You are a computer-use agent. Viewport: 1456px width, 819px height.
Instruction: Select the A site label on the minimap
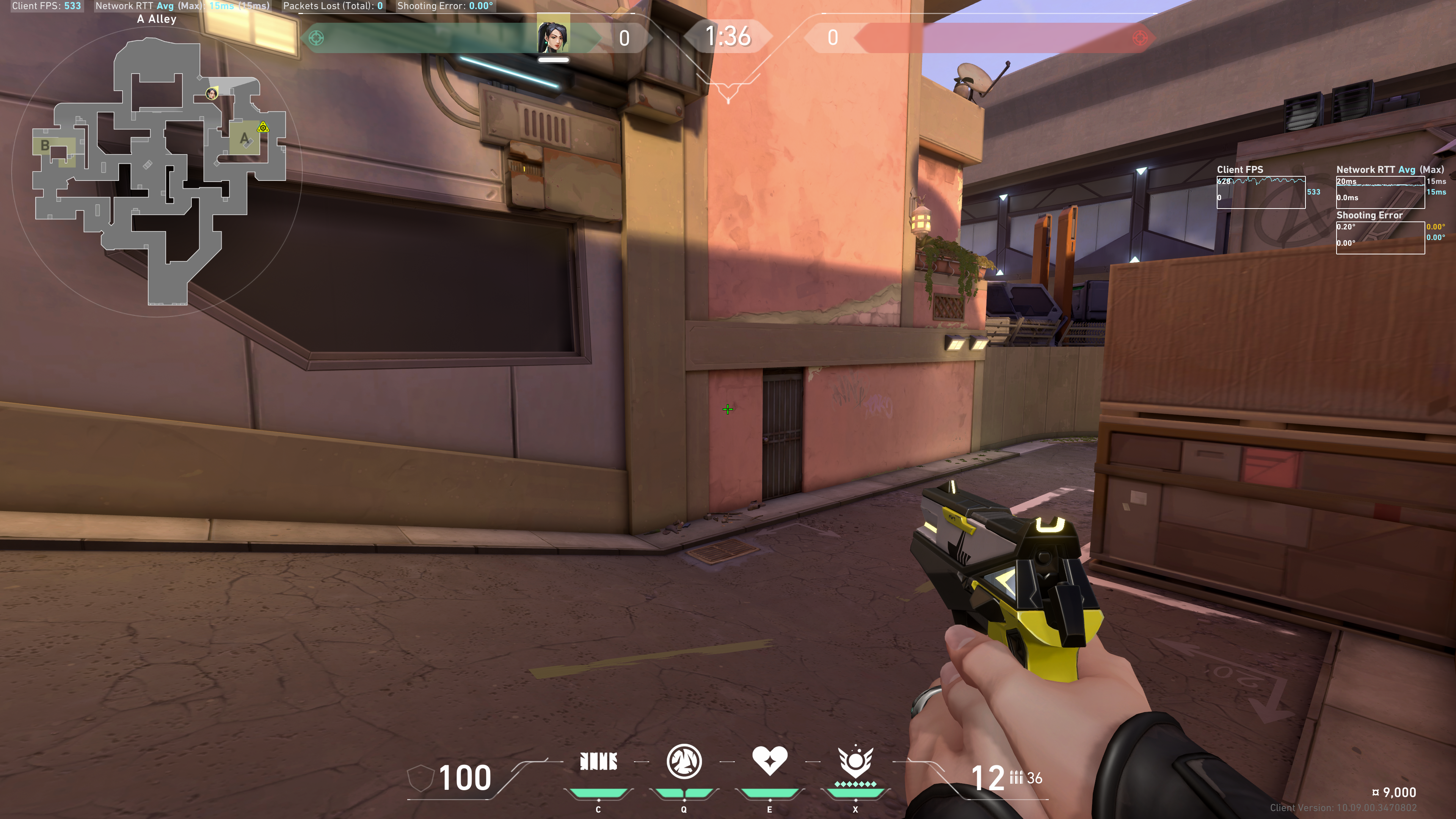(x=244, y=138)
